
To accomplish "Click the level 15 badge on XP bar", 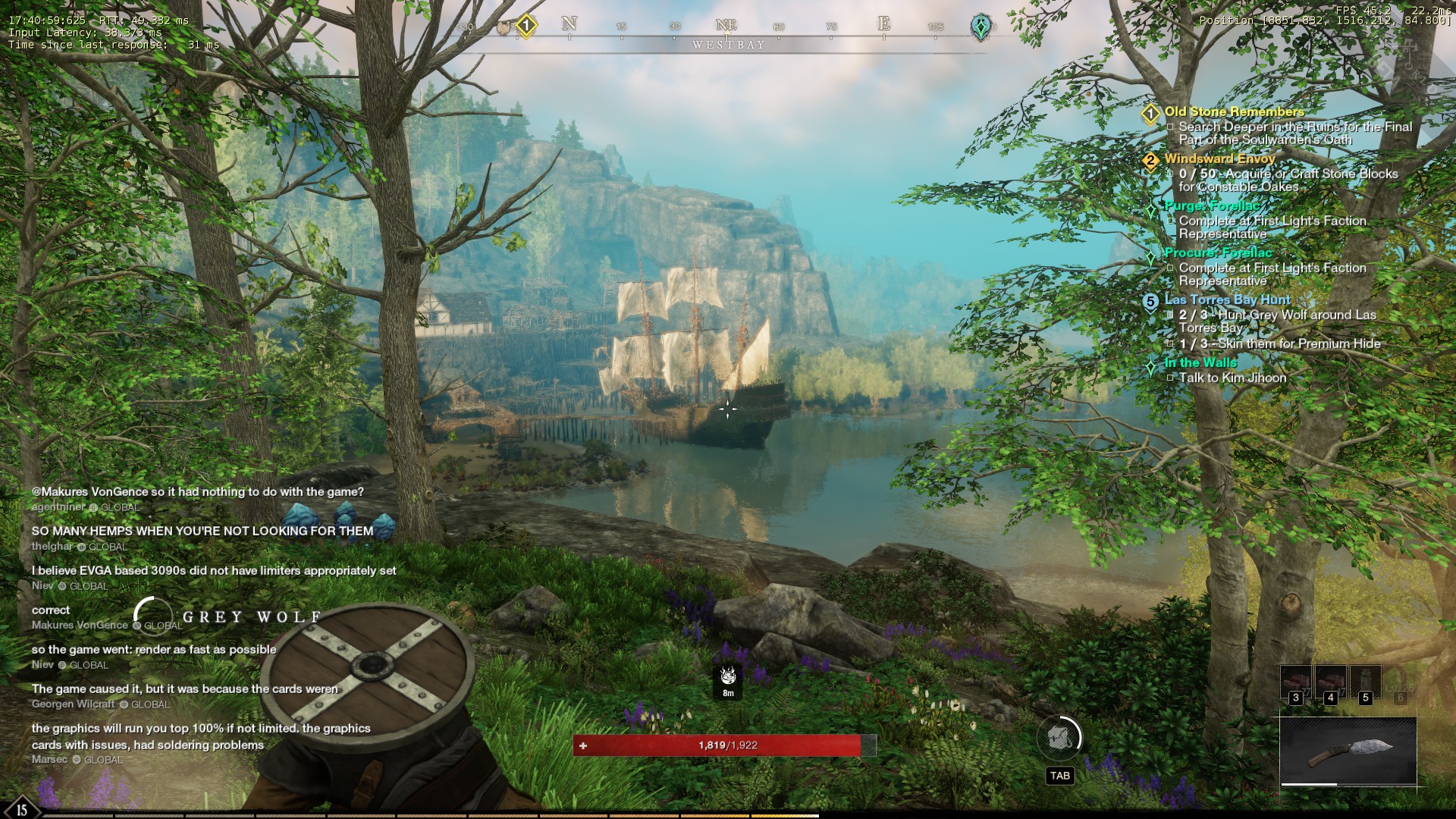I will pyautogui.click(x=21, y=808).
